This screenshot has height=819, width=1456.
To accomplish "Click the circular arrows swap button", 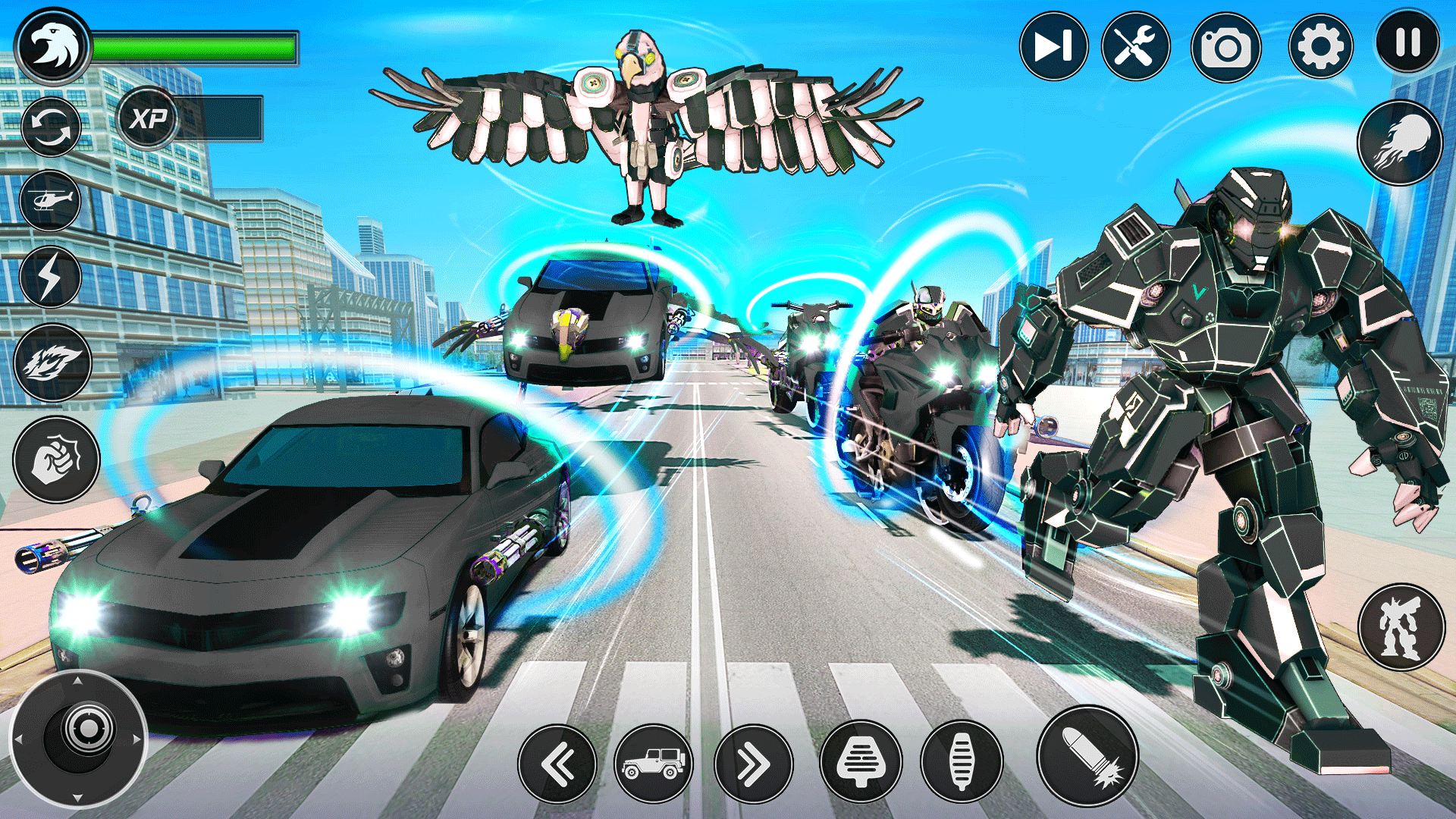I will coord(51,127).
